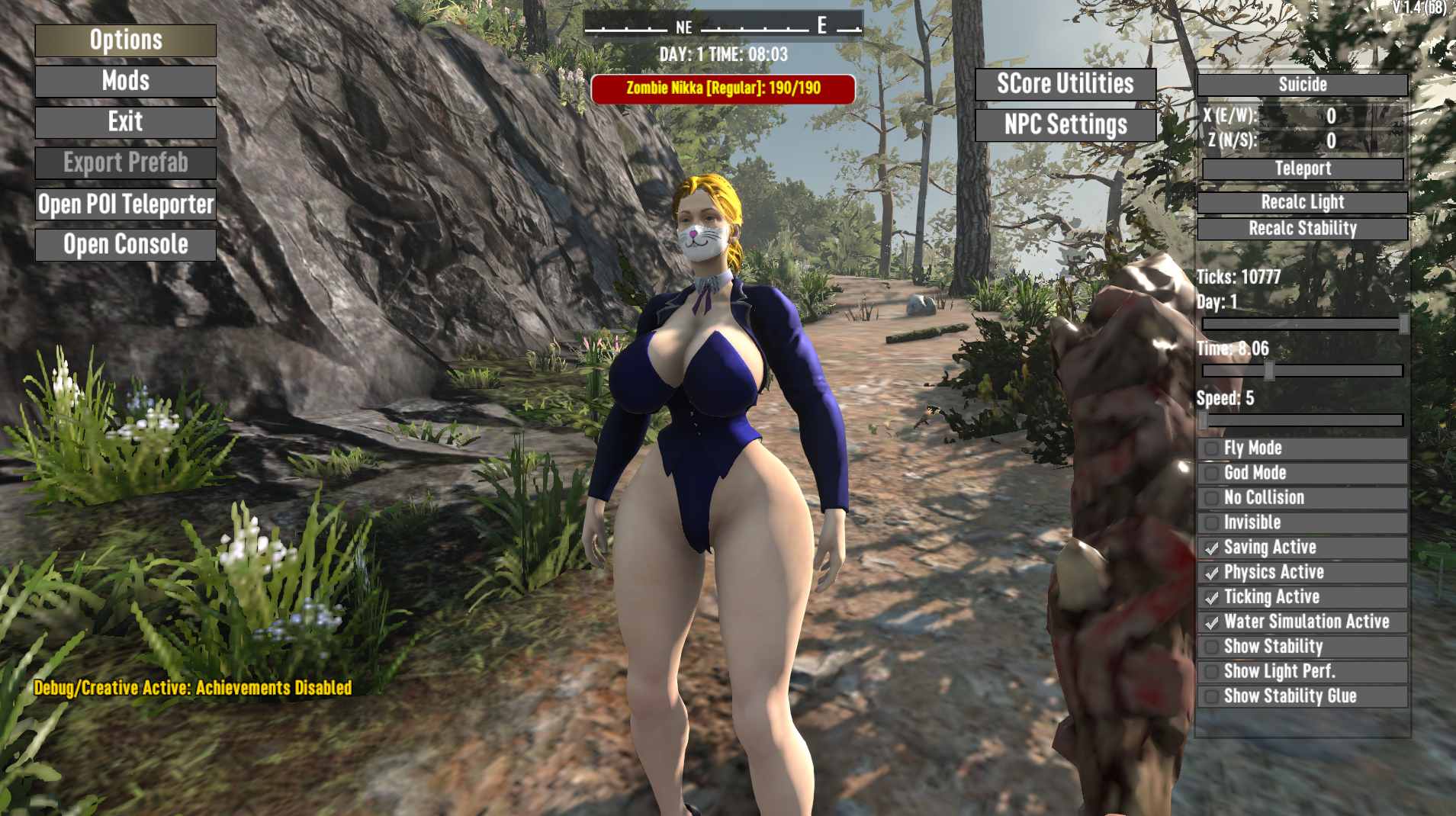Enable No Collision
The width and height of the screenshot is (1456, 816).
[1211, 498]
